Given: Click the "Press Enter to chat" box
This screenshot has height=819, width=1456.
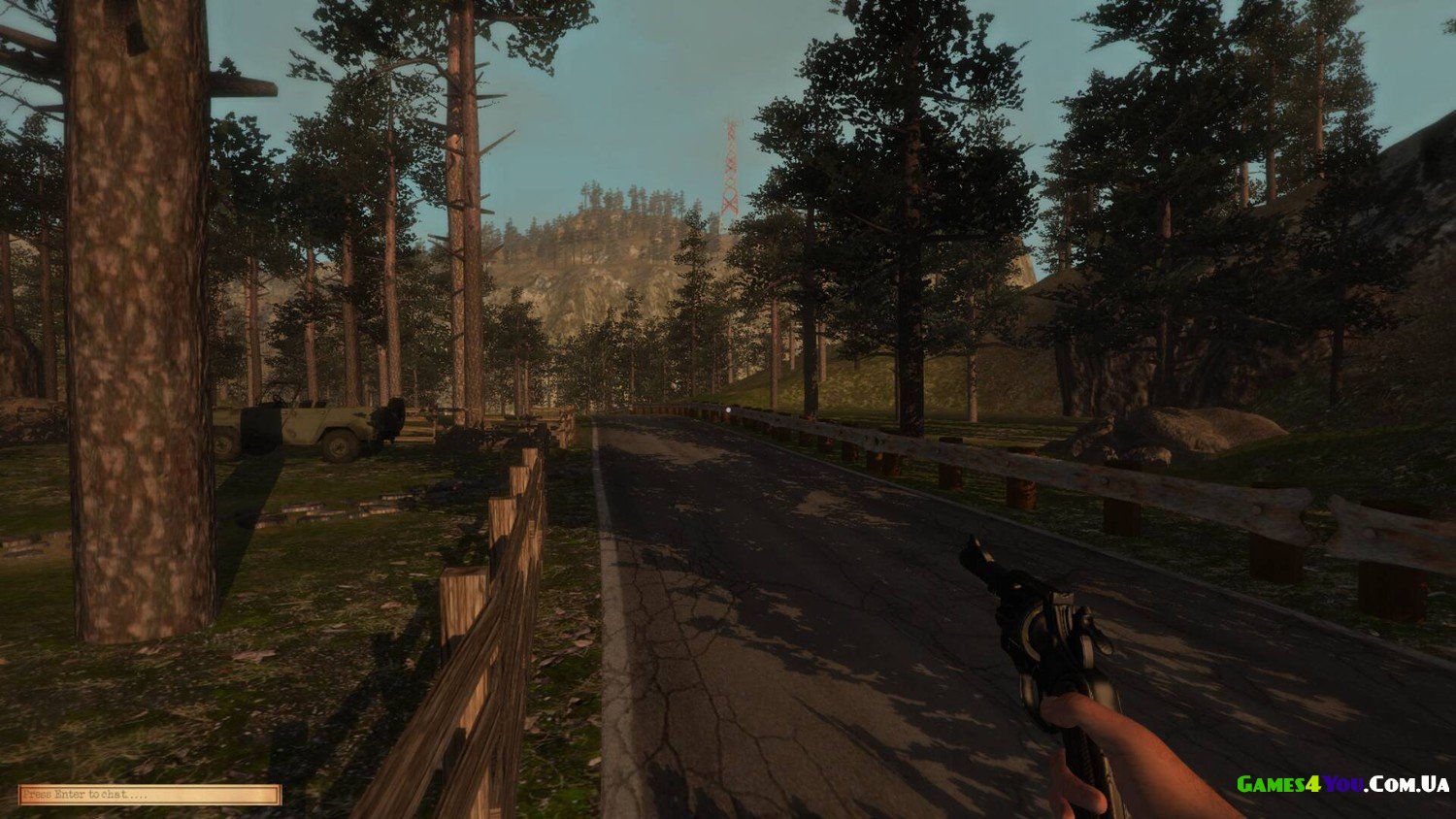Looking at the screenshot, I should (149, 795).
